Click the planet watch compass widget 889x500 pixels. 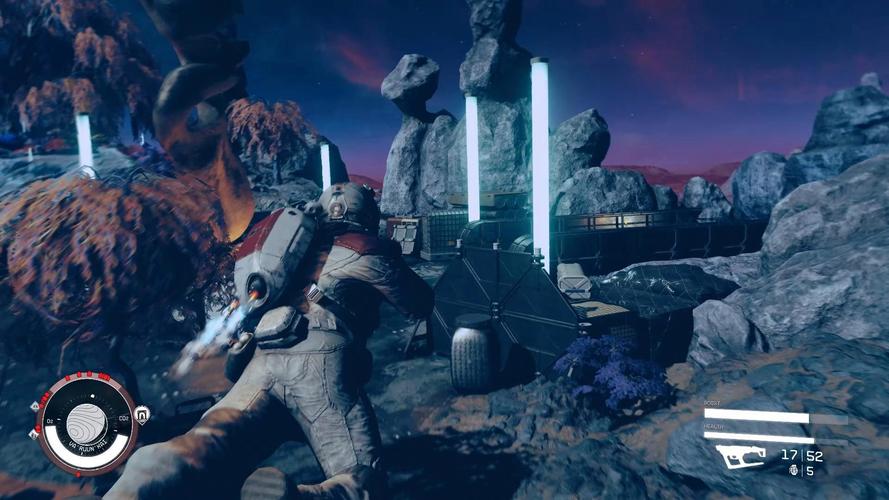point(86,424)
